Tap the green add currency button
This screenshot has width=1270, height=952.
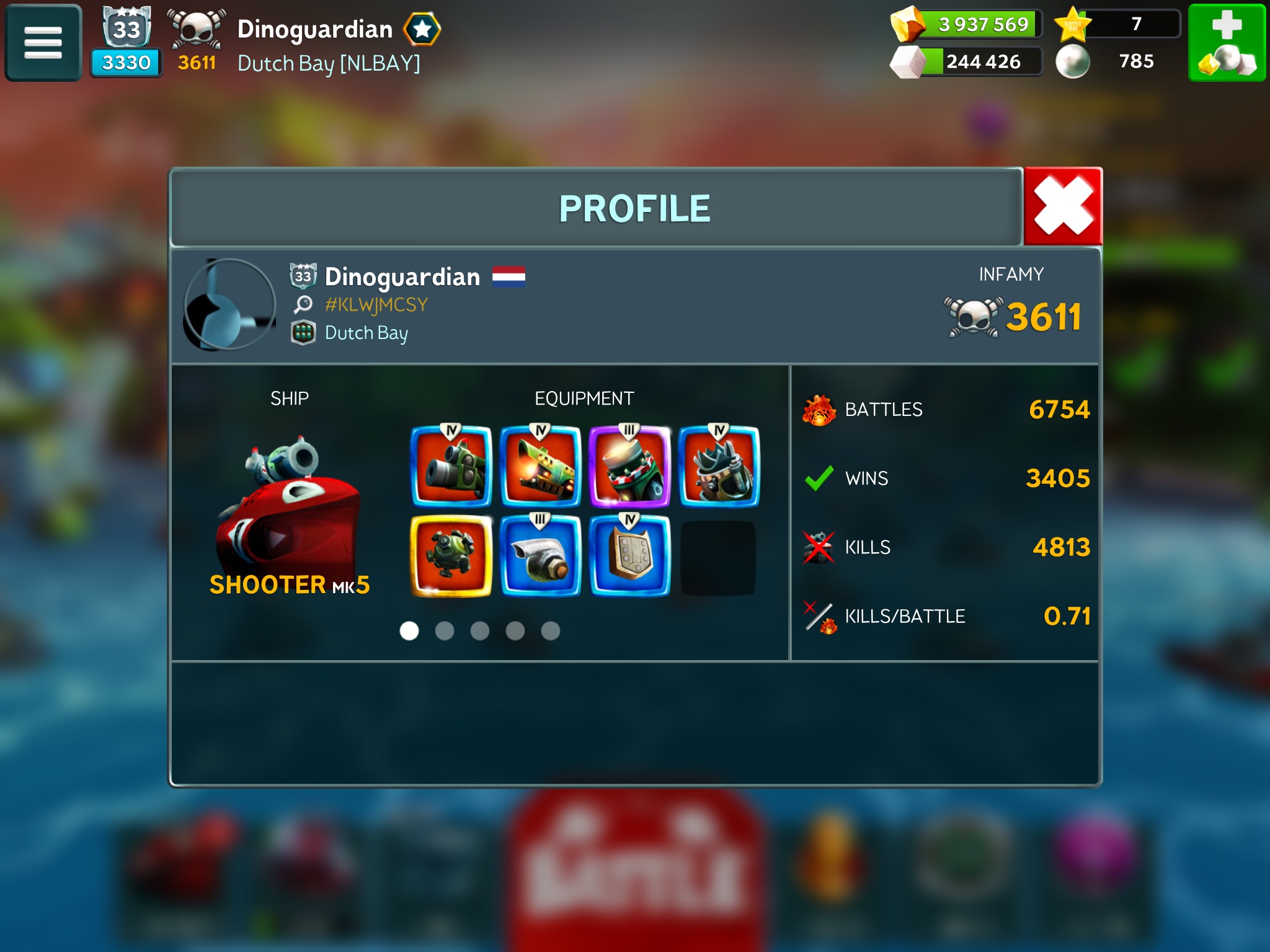point(1226,43)
